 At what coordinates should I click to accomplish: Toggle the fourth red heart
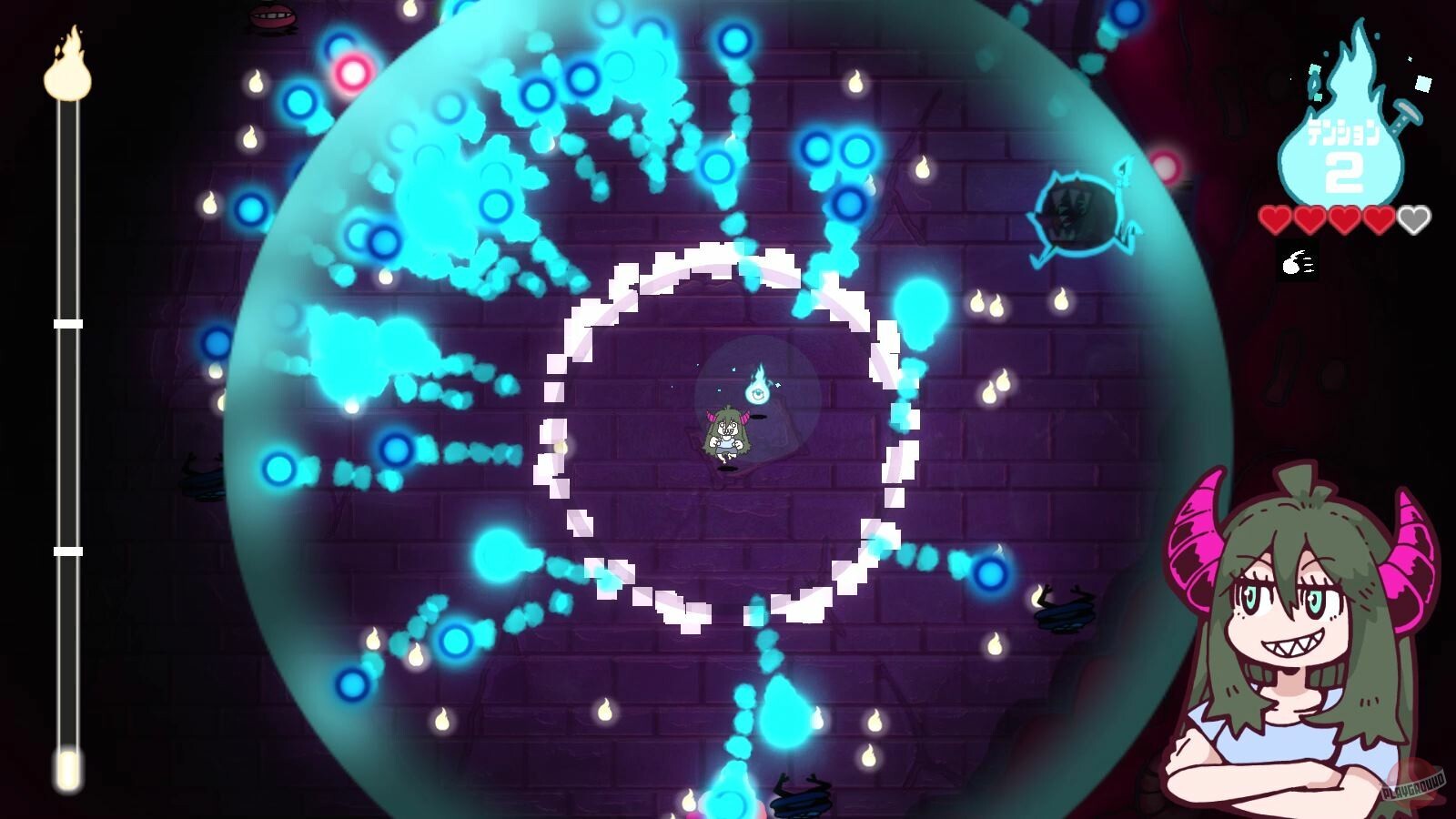[1378, 217]
